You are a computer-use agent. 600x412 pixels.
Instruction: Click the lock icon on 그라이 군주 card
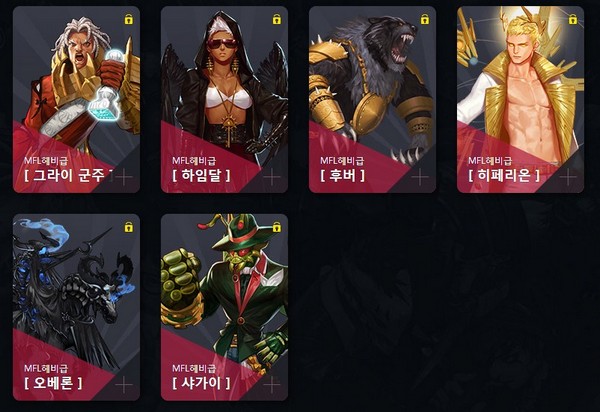(128, 19)
